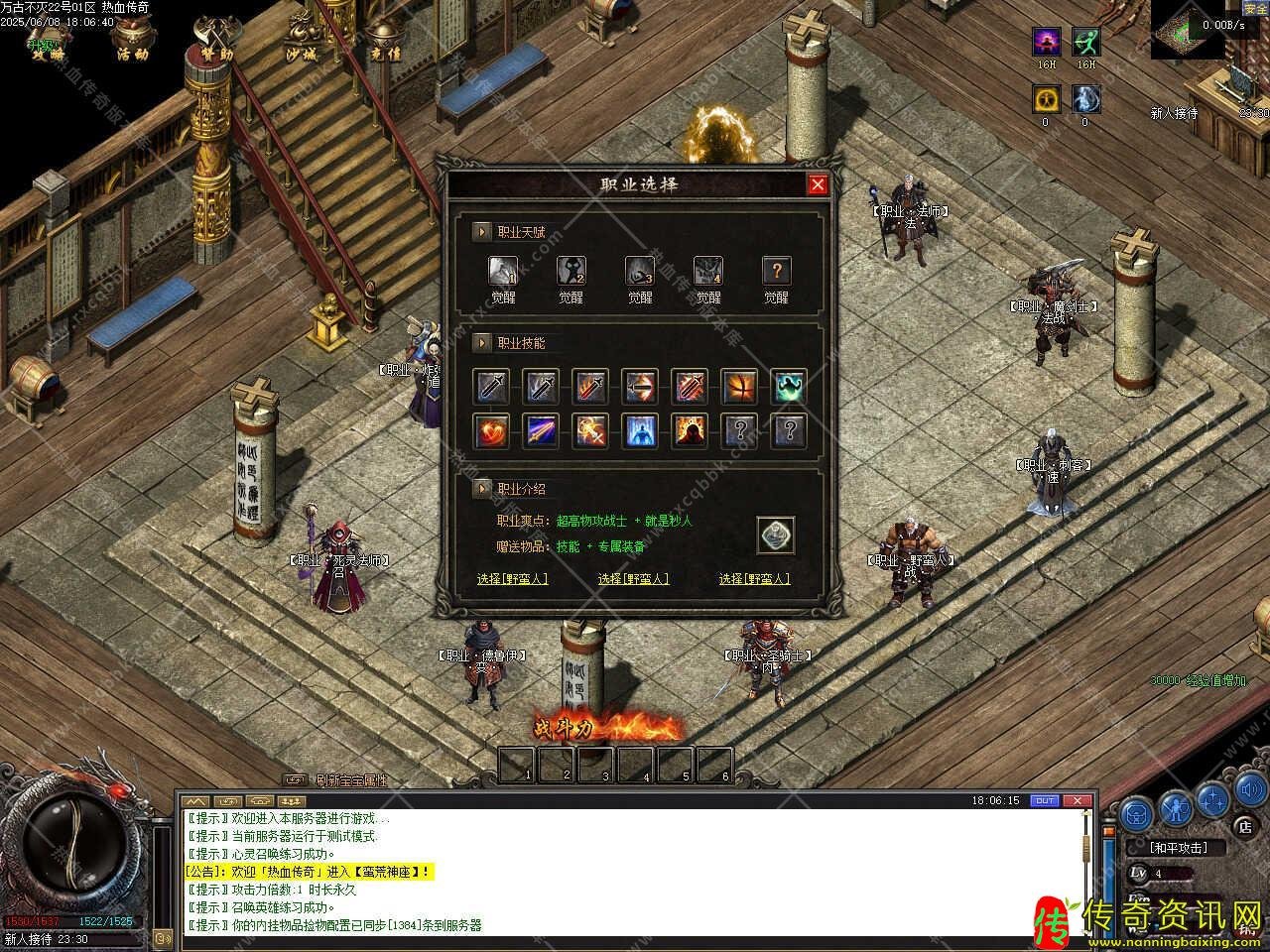Click the class item icon in 职业介绍
Image resolution: width=1270 pixels, height=952 pixels.
pos(776,535)
